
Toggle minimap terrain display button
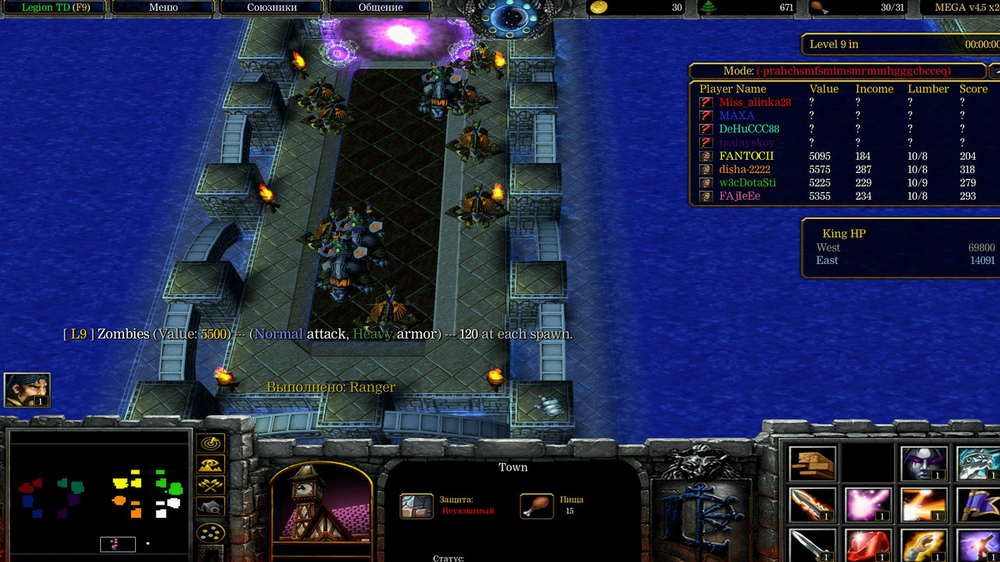pos(211,464)
